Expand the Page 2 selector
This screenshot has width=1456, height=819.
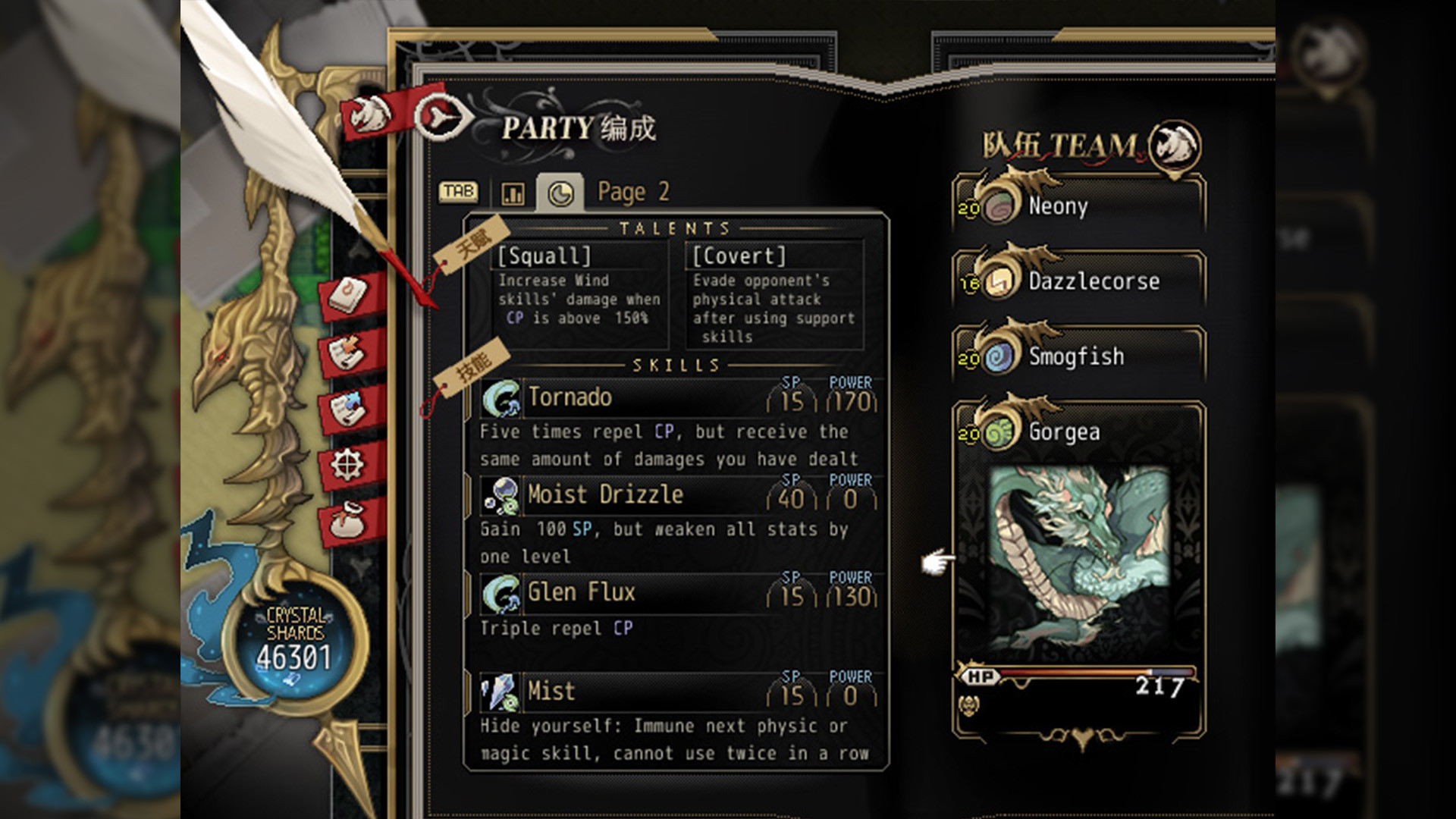(632, 191)
